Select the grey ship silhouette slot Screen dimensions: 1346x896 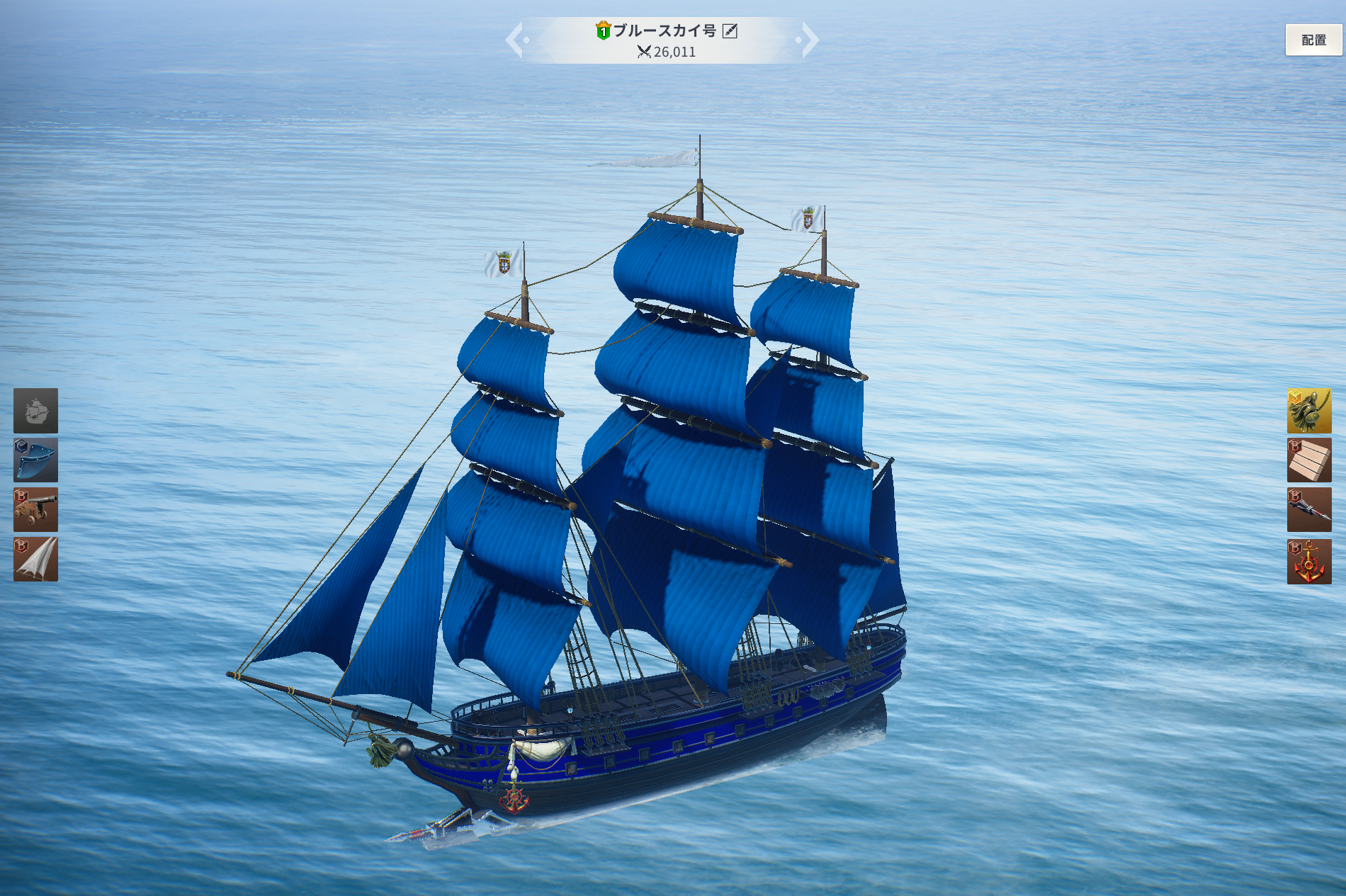tap(35, 411)
